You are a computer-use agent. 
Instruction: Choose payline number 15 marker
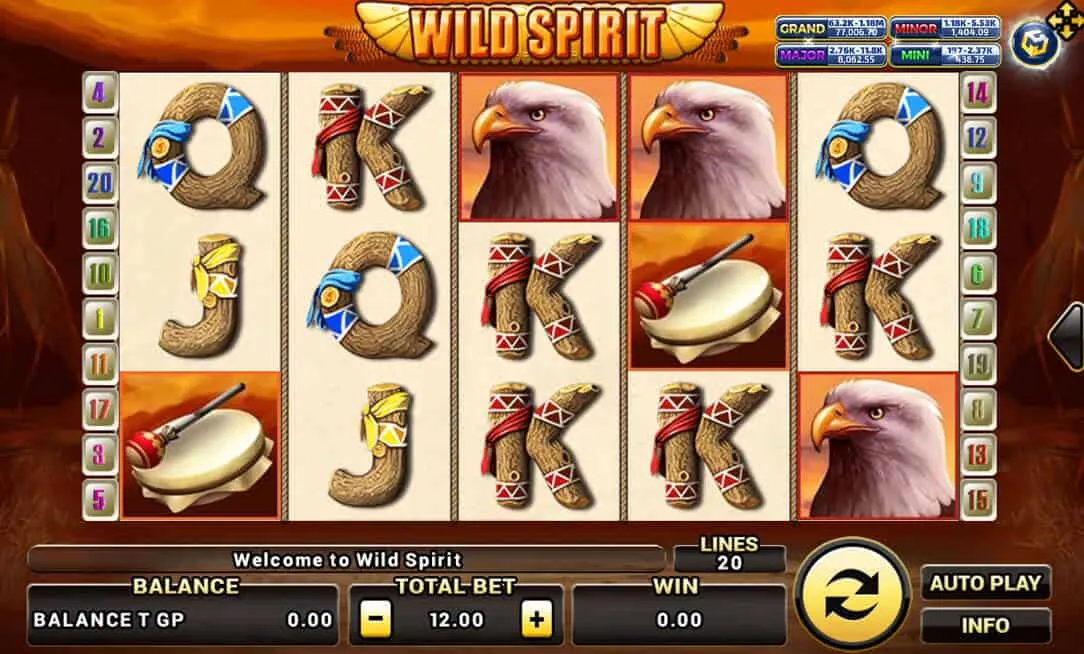[977, 497]
